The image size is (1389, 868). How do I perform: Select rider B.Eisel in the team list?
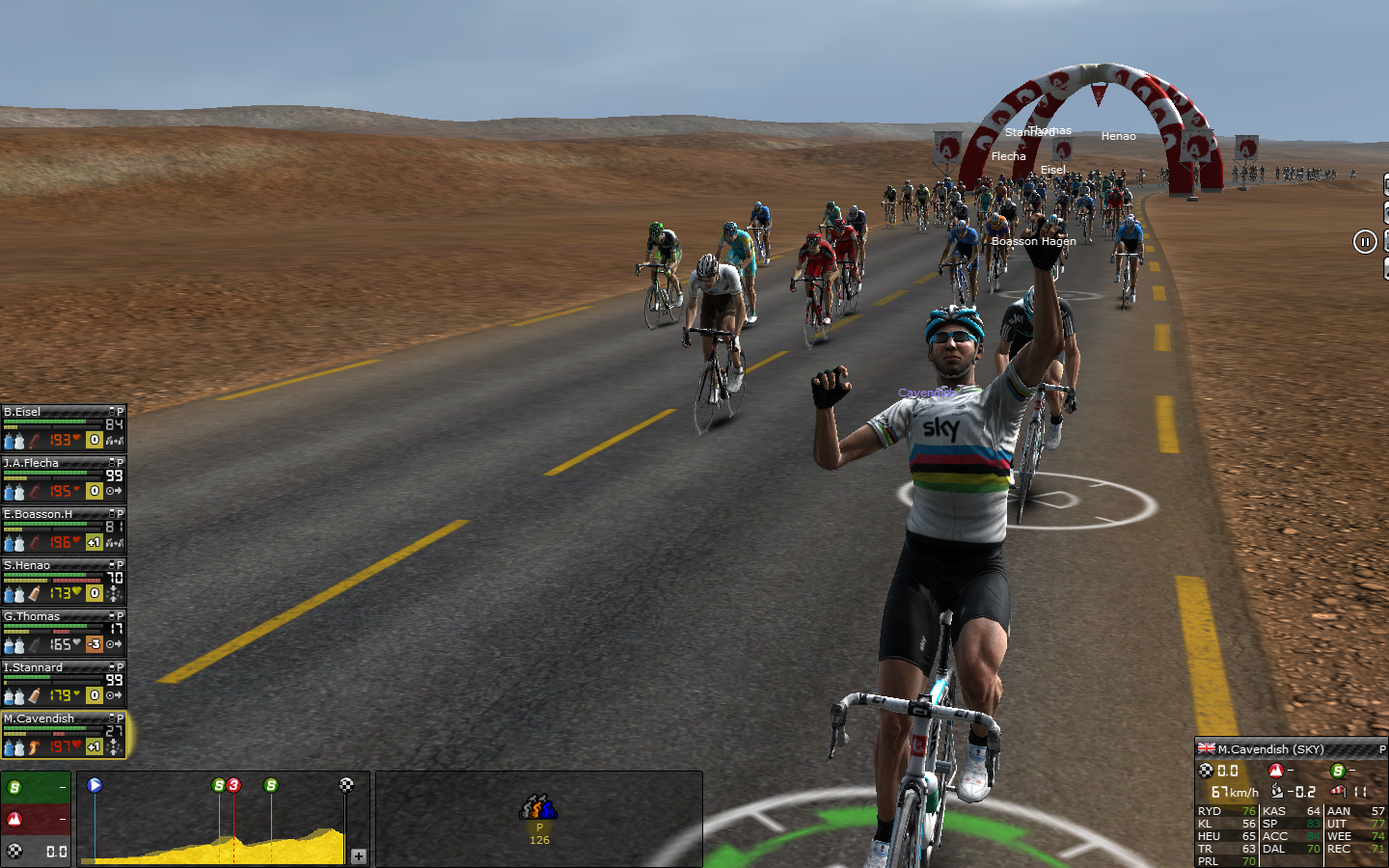(39, 413)
